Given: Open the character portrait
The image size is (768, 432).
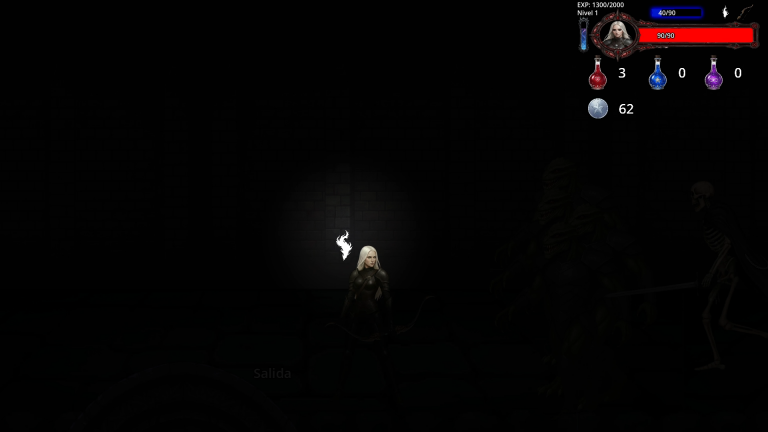Looking at the screenshot, I should coord(618,35).
